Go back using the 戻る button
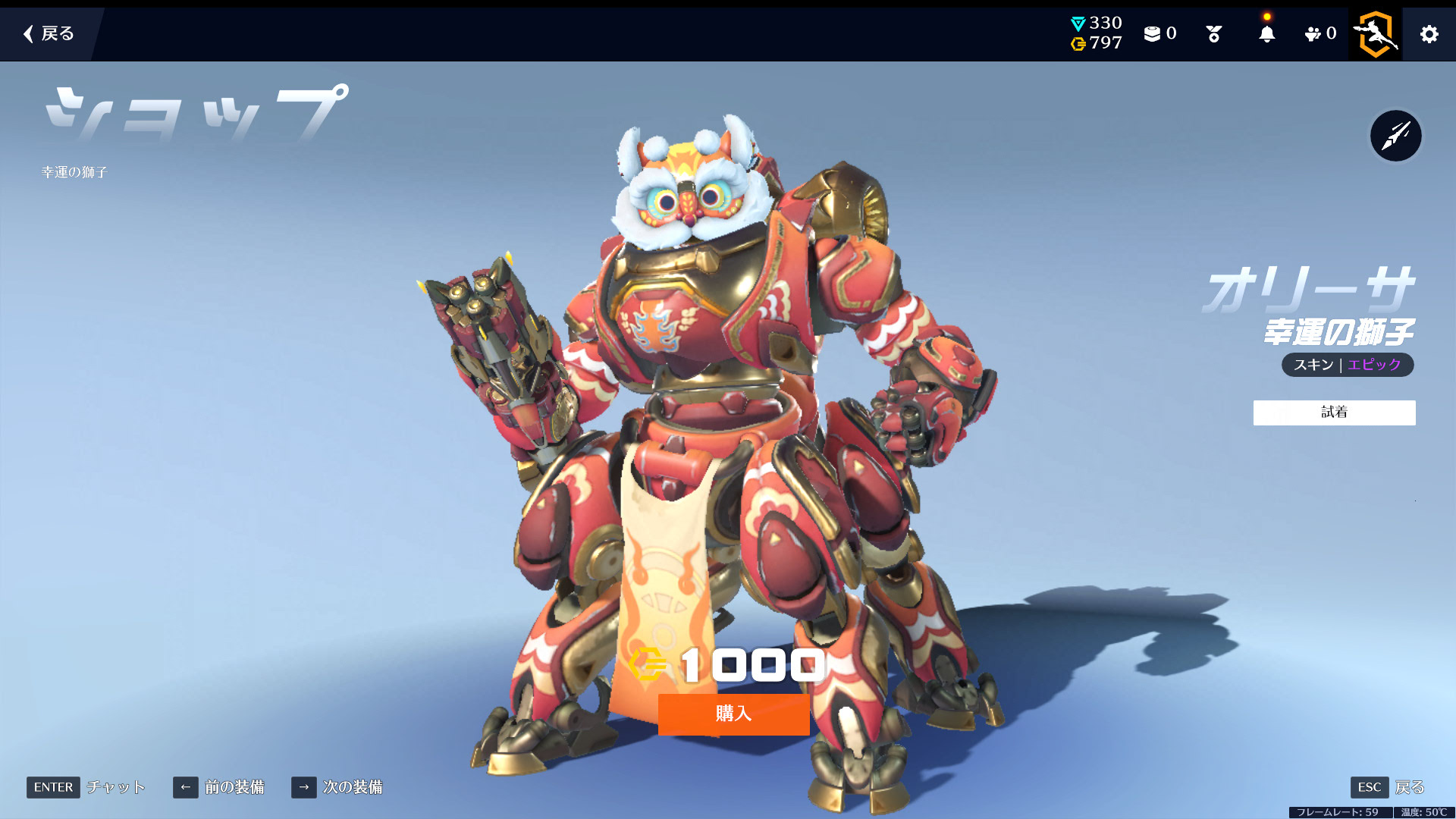Screen dimensions: 1456x819 pos(49,33)
